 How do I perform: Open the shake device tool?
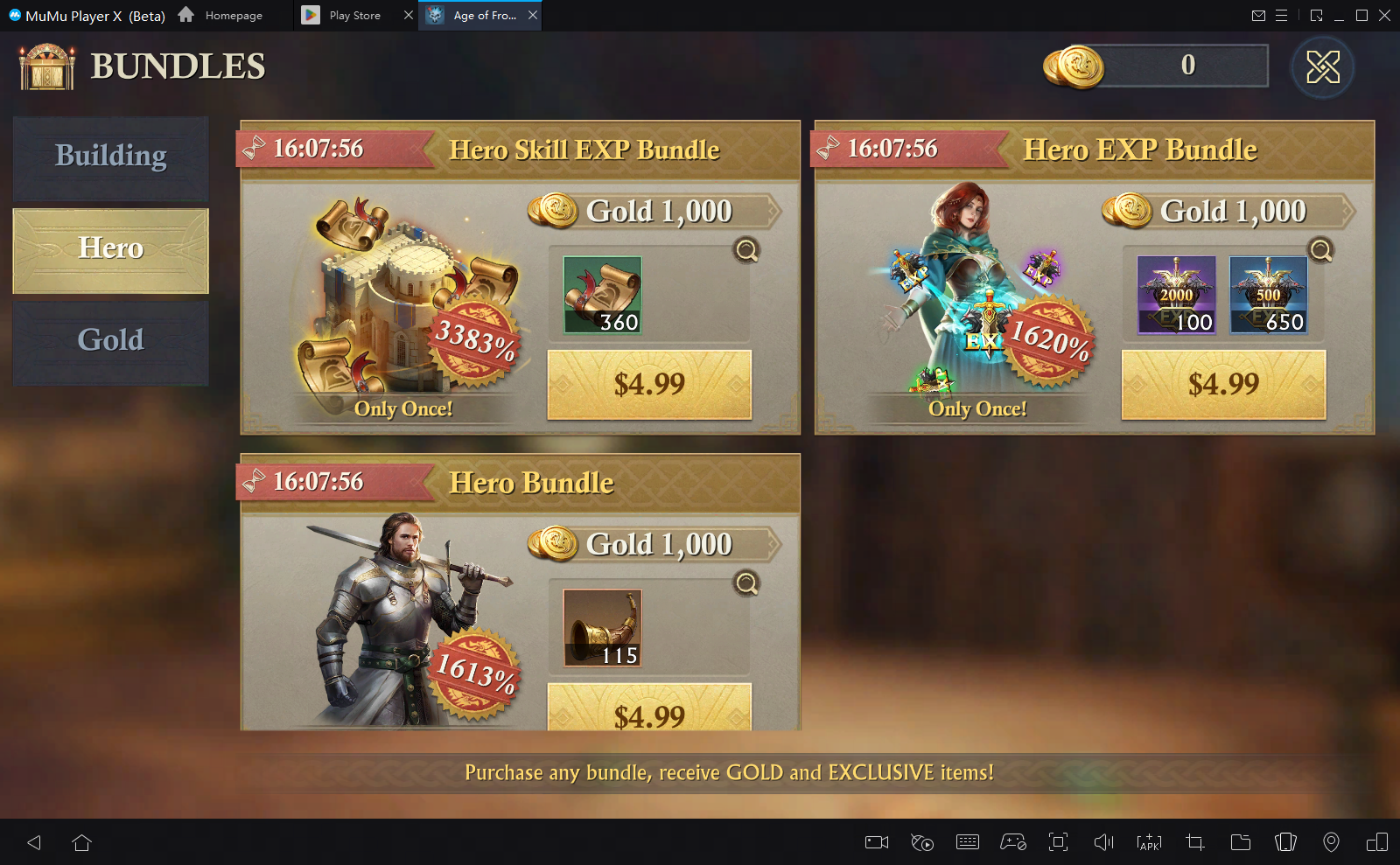click(1285, 842)
